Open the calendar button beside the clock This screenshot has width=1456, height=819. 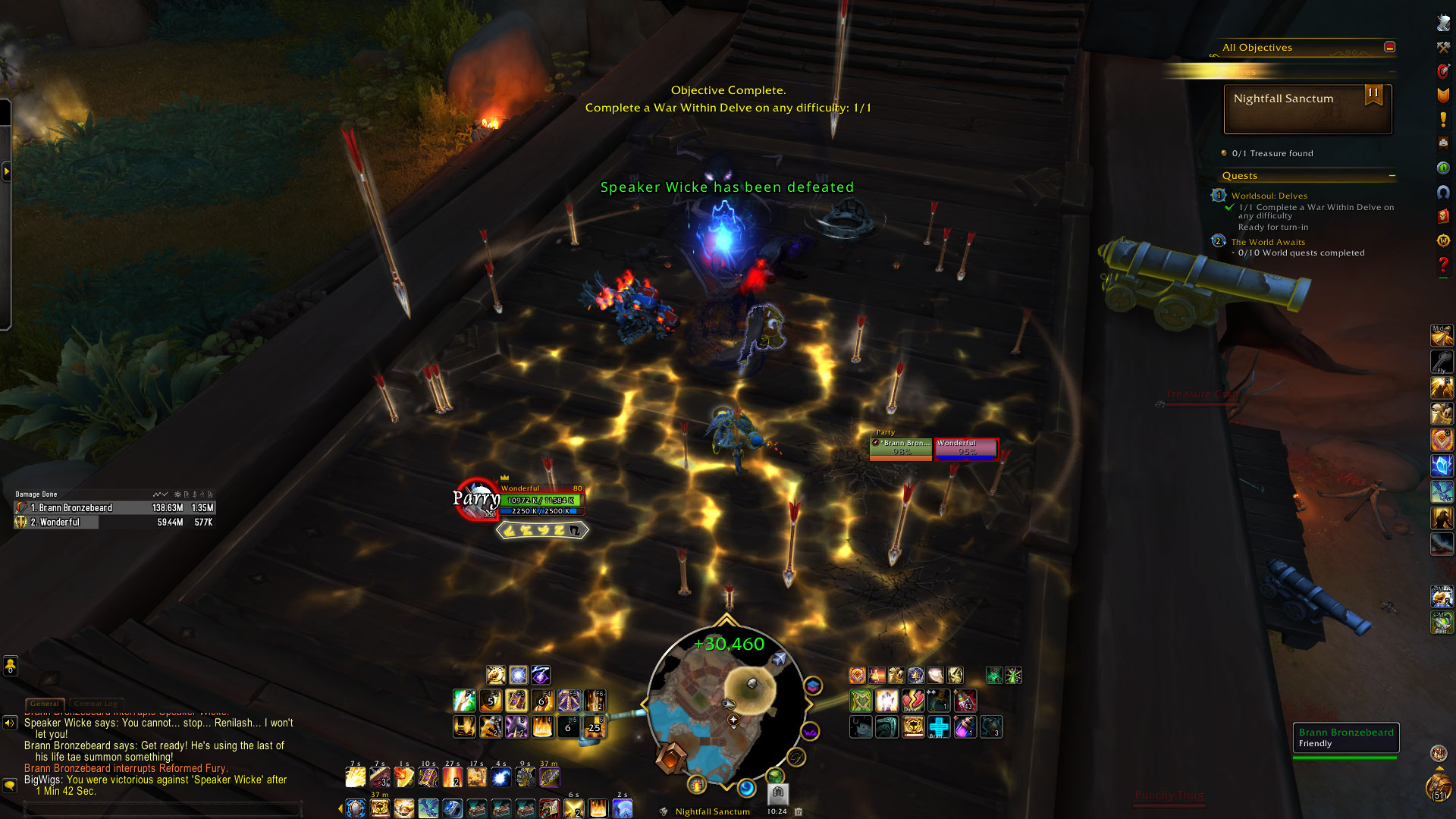[x=798, y=811]
